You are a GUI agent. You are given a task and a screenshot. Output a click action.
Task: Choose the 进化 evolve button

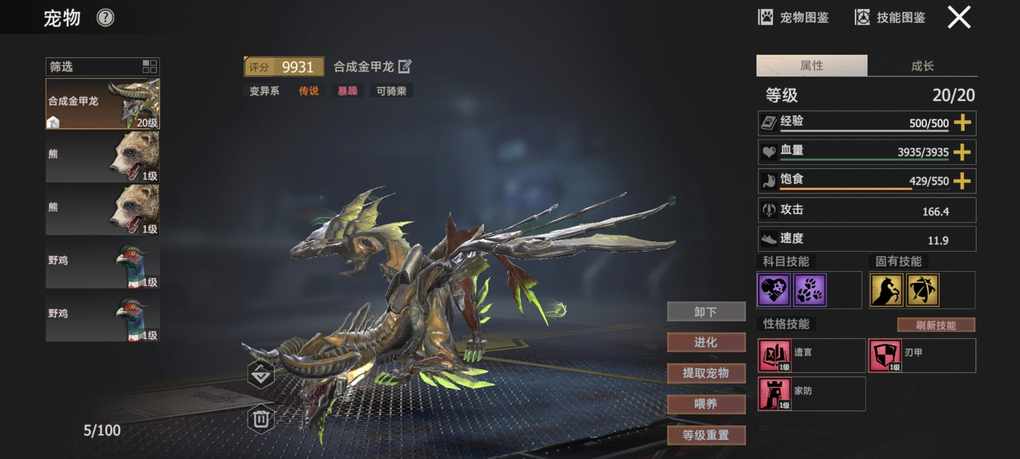(x=706, y=342)
